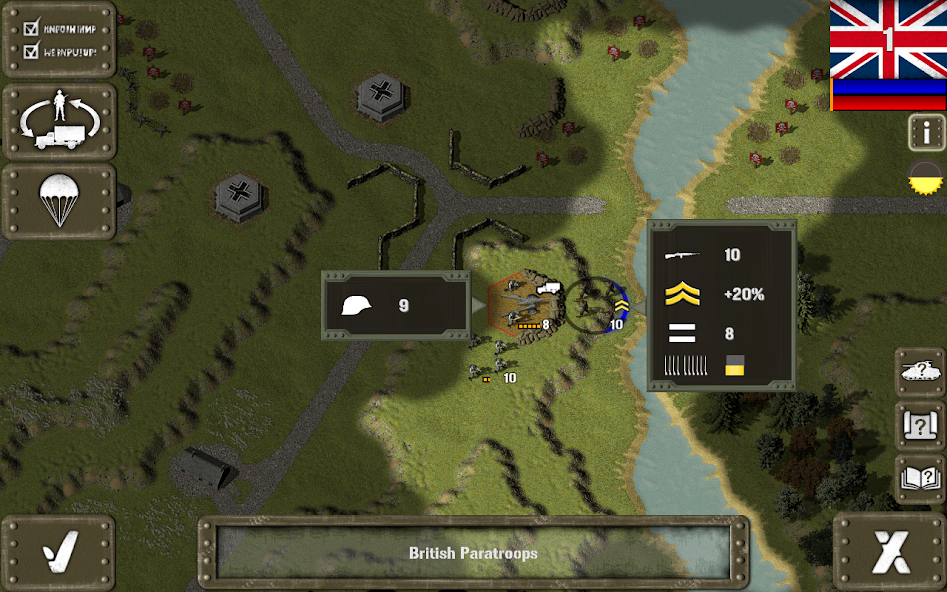The image size is (947, 592).
Task: Click the half-sun day/night indicator
Action: 926,176
